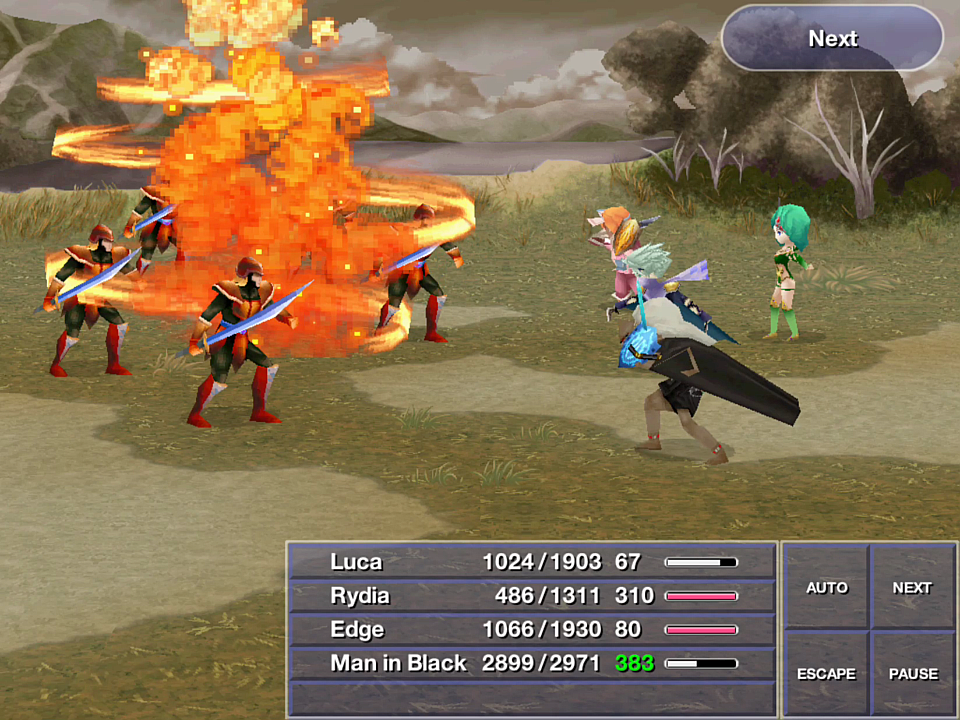Select the NEXT command in the battle panel
The width and height of the screenshot is (960, 720).
pyautogui.click(x=912, y=588)
